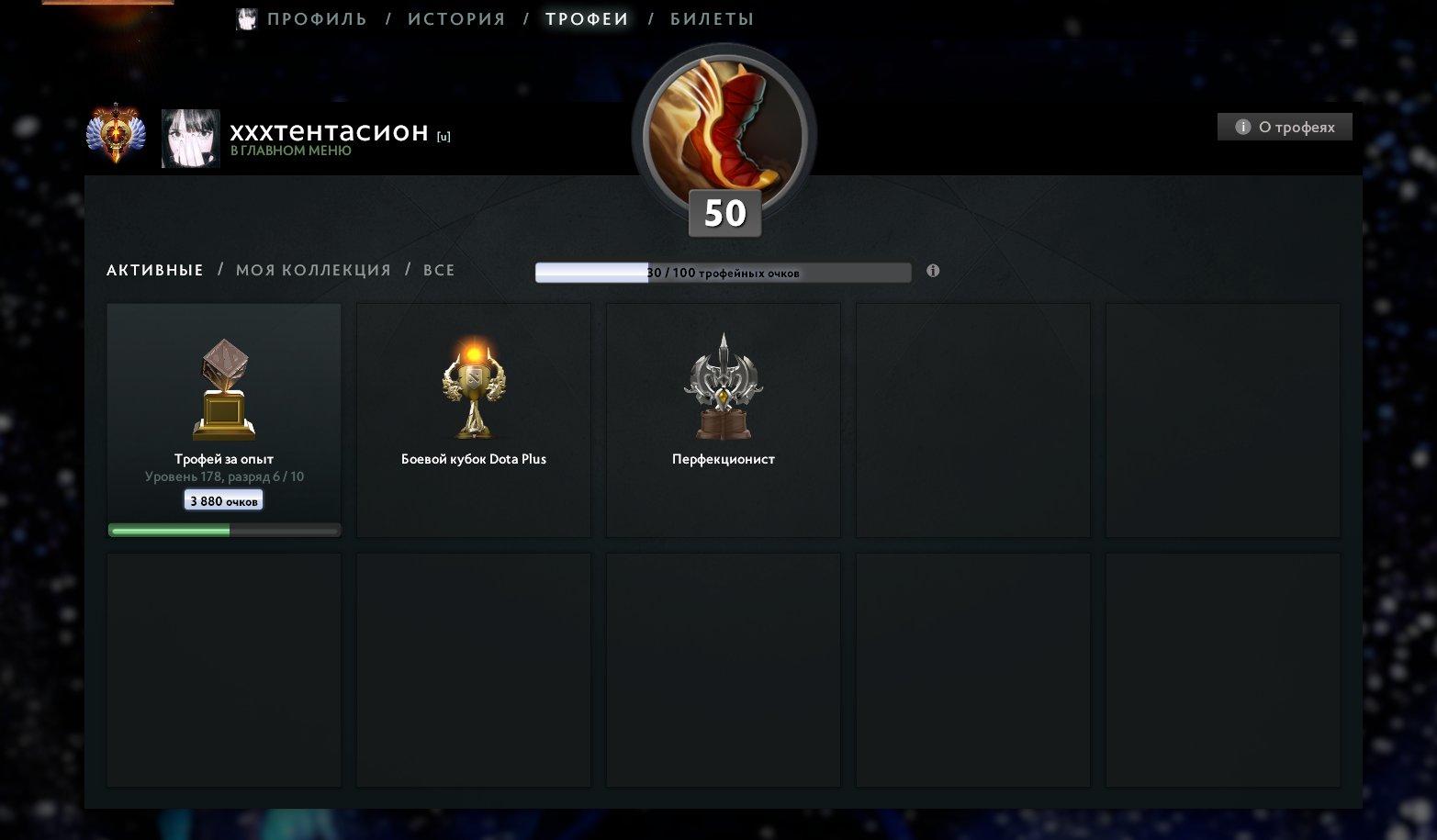Click the rank medal emblem
The width and height of the screenshot is (1437, 840).
pyautogui.click(x=116, y=133)
